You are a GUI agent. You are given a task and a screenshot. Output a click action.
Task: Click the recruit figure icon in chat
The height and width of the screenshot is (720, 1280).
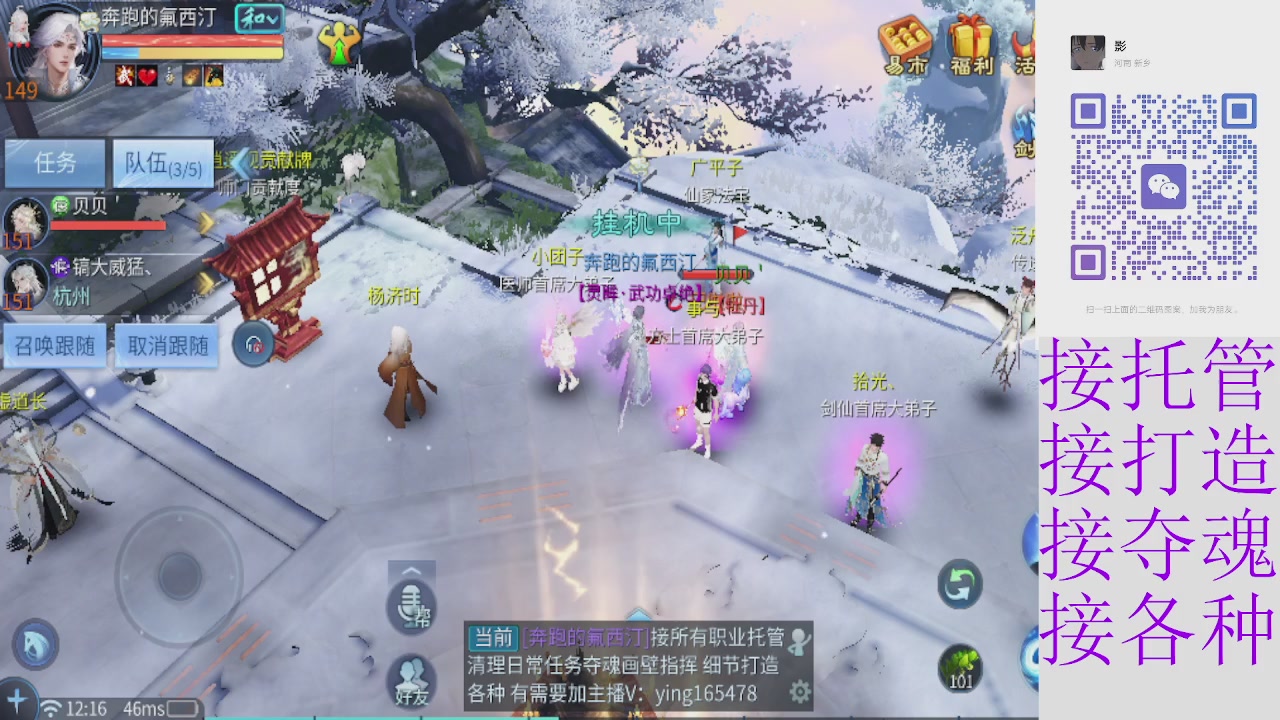(x=800, y=640)
